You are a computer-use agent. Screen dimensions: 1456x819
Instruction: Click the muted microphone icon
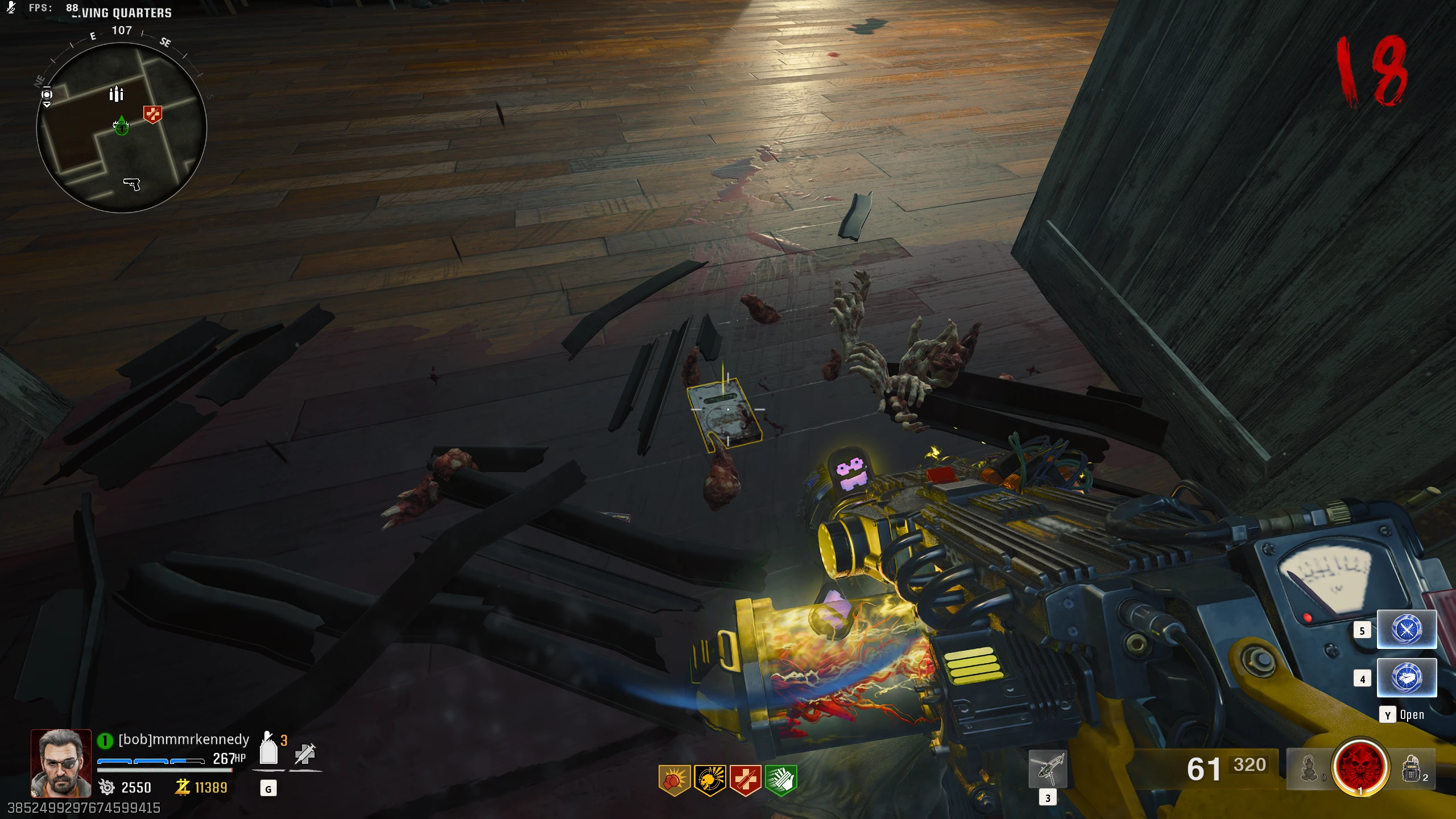click(11, 8)
